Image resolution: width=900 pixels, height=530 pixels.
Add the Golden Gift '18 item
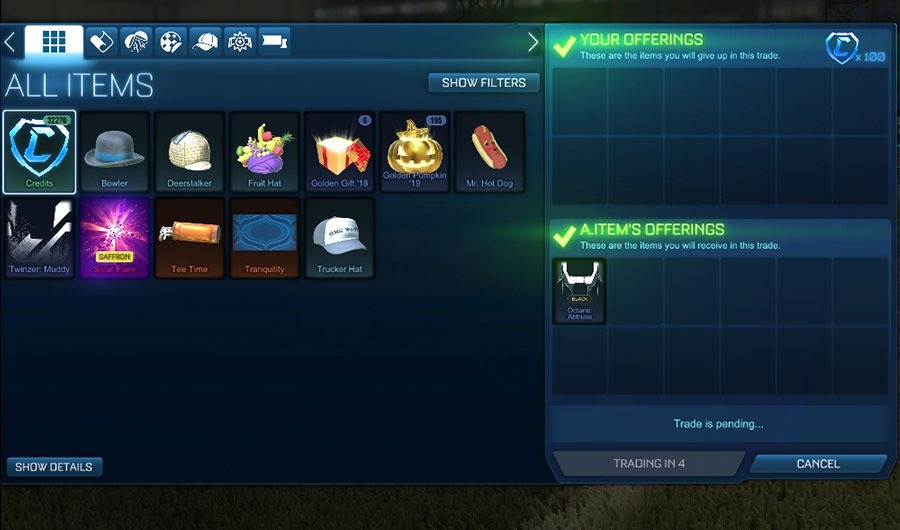pos(339,152)
